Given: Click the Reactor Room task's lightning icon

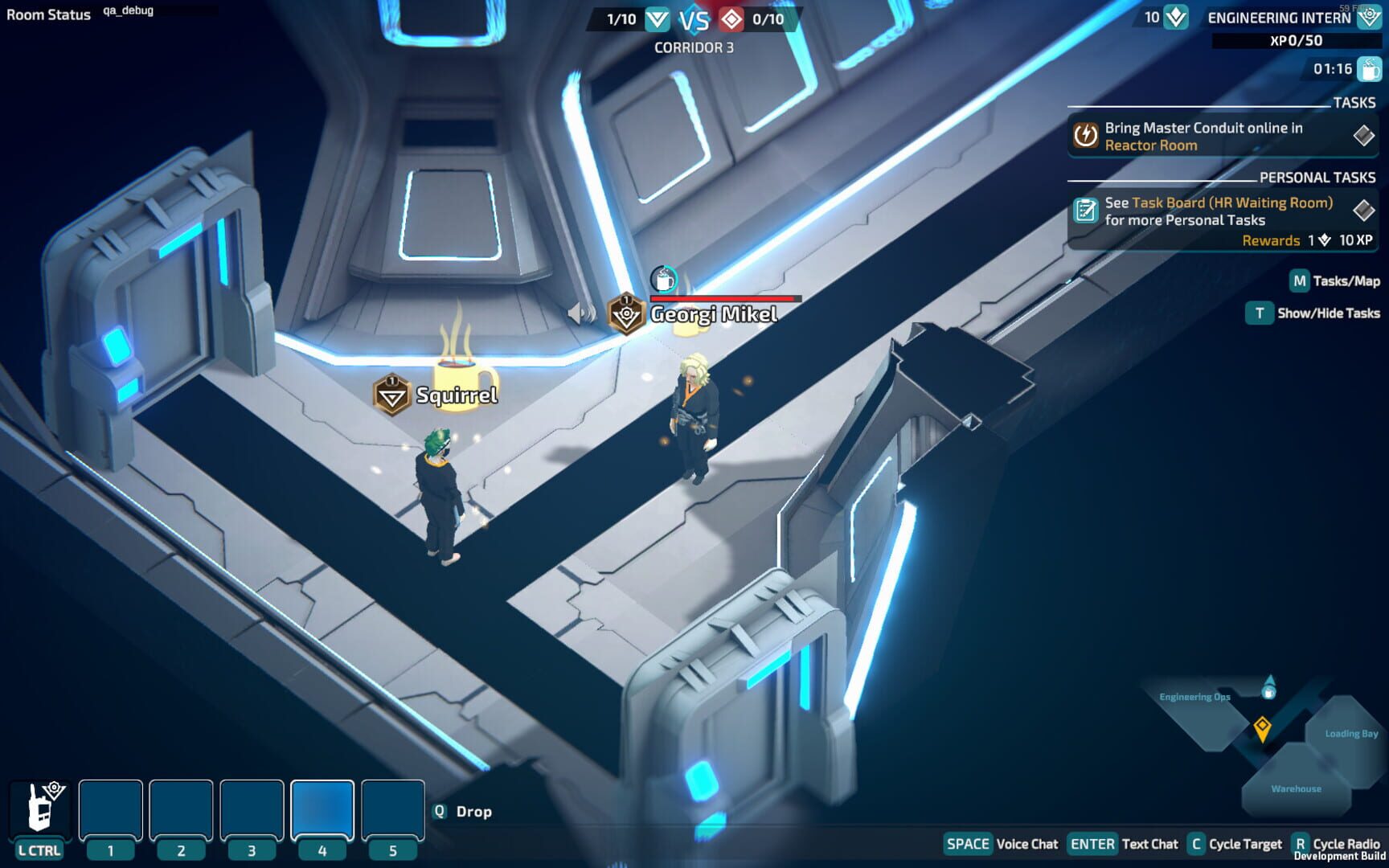Looking at the screenshot, I should 1084,136.
